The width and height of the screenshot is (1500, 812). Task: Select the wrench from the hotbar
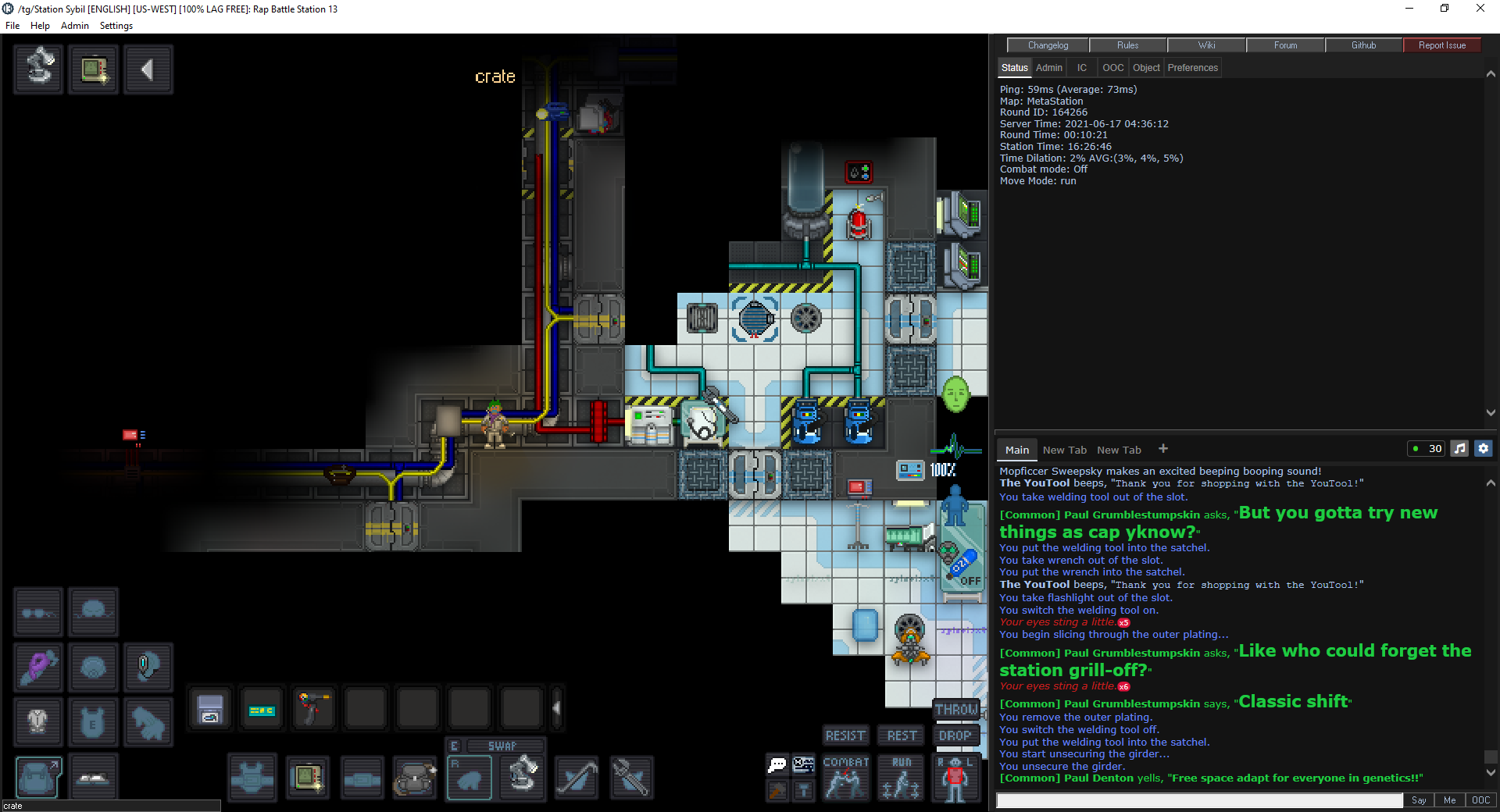[x=631, y=778]
